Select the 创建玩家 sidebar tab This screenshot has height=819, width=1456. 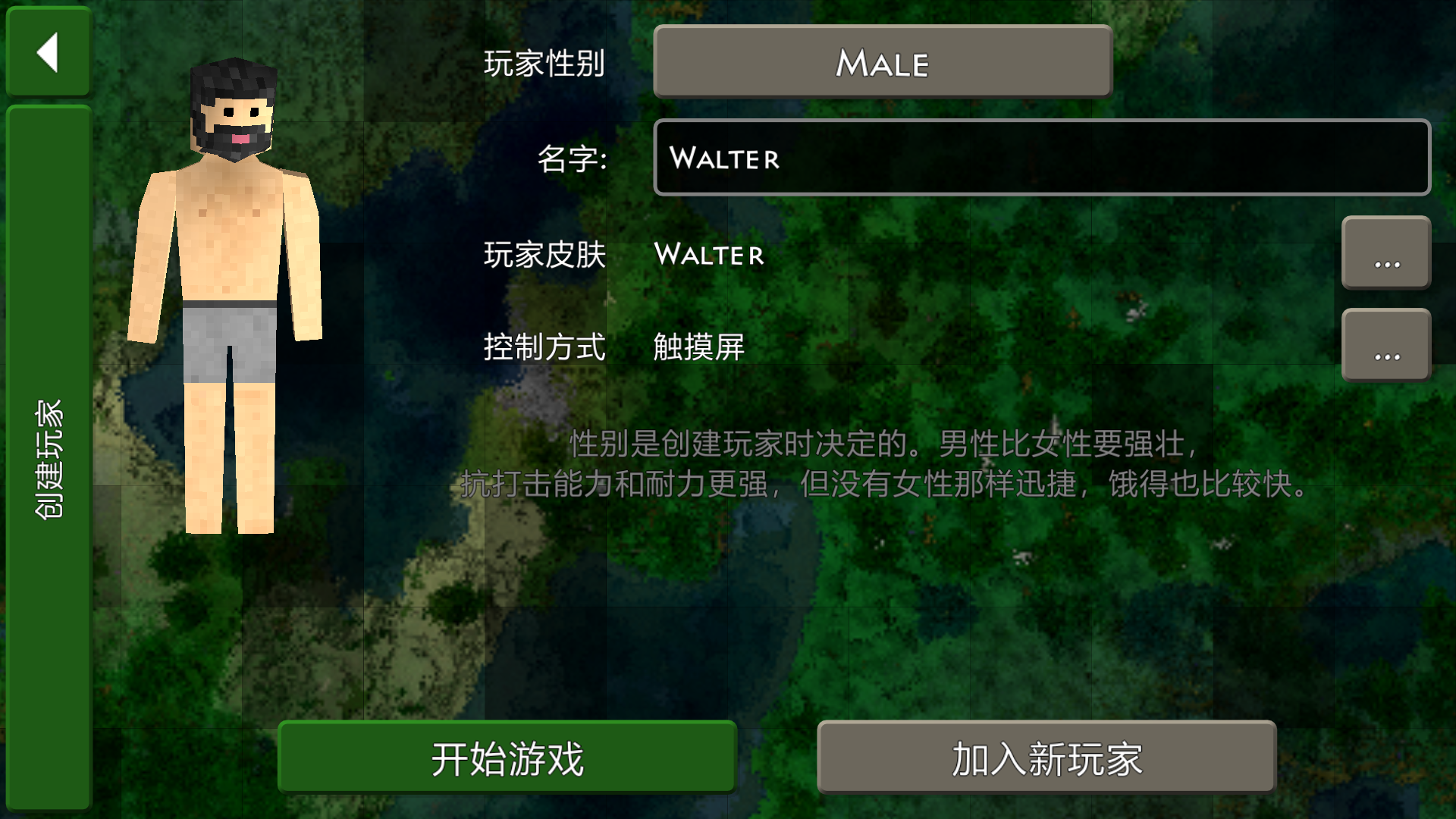tap(47, 455)
